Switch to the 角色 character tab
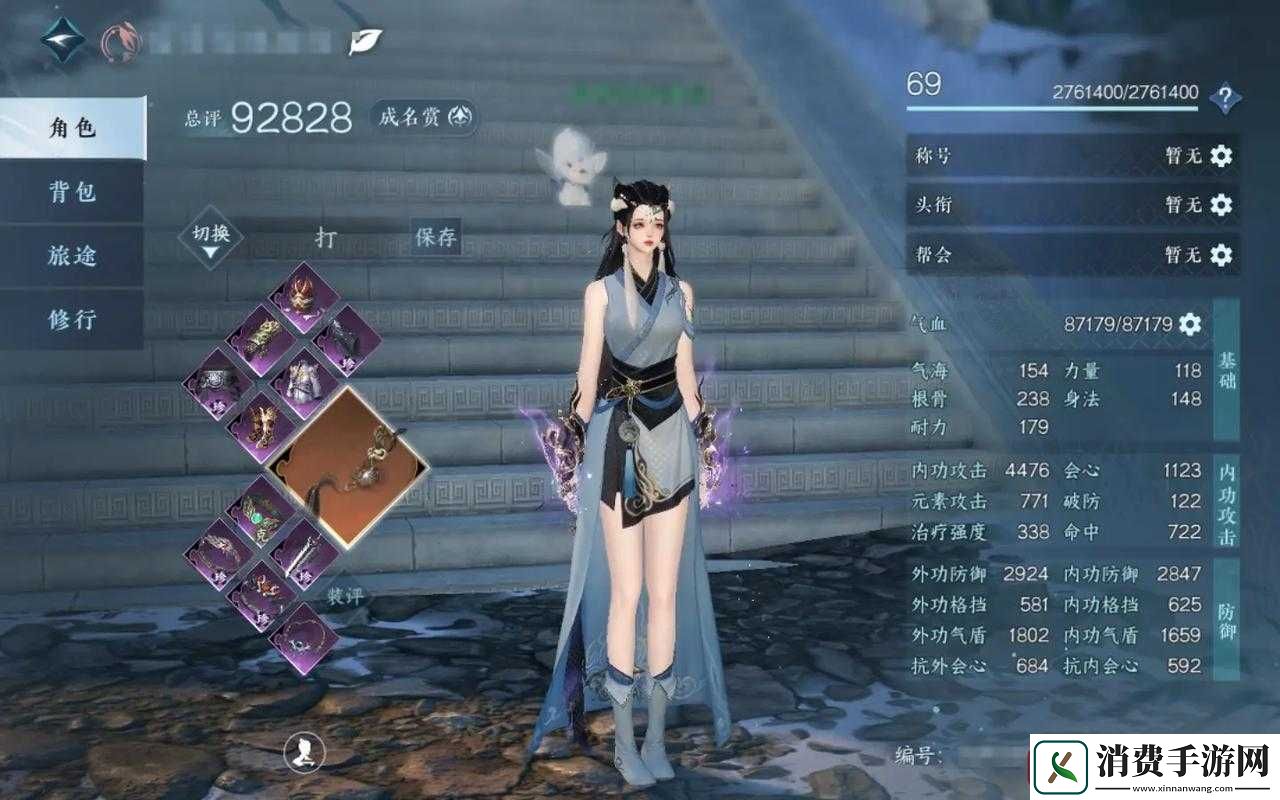1280x800 pixels. click(x=72, y=128)
